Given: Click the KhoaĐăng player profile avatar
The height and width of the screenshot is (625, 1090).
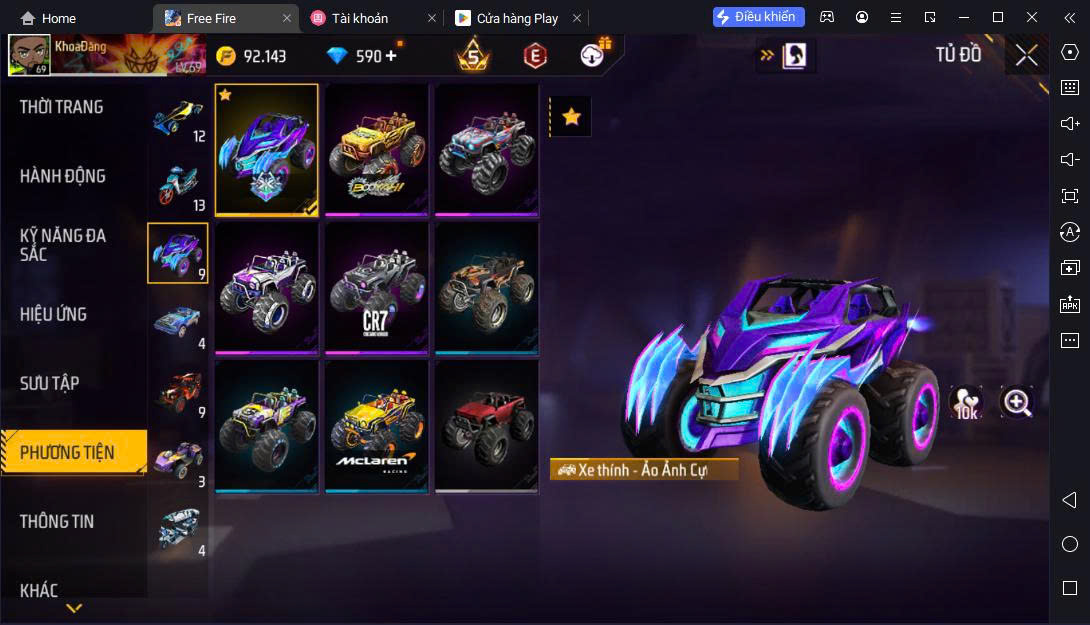Looking at the screenshot, I should (x=29, y=56).
